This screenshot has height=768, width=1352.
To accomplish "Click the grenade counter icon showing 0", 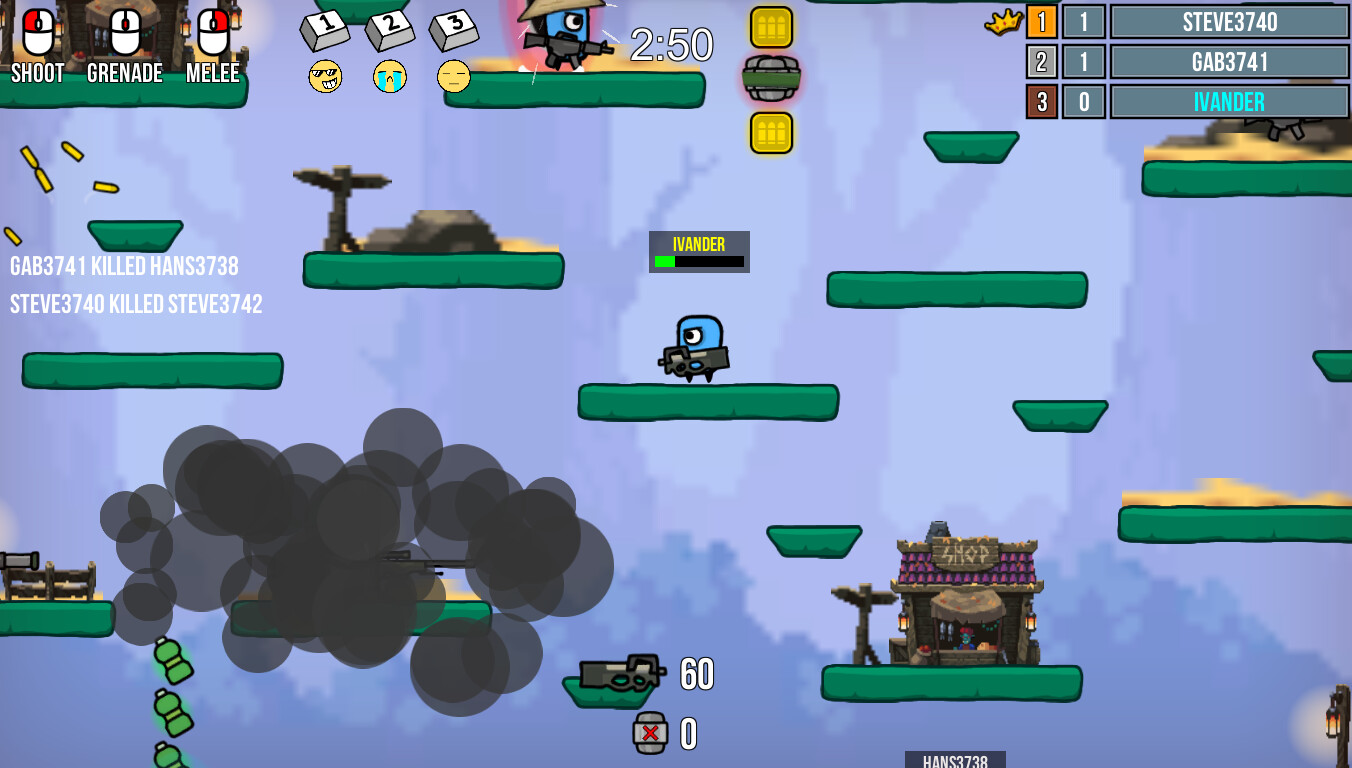I will click(x=650, y=732).
